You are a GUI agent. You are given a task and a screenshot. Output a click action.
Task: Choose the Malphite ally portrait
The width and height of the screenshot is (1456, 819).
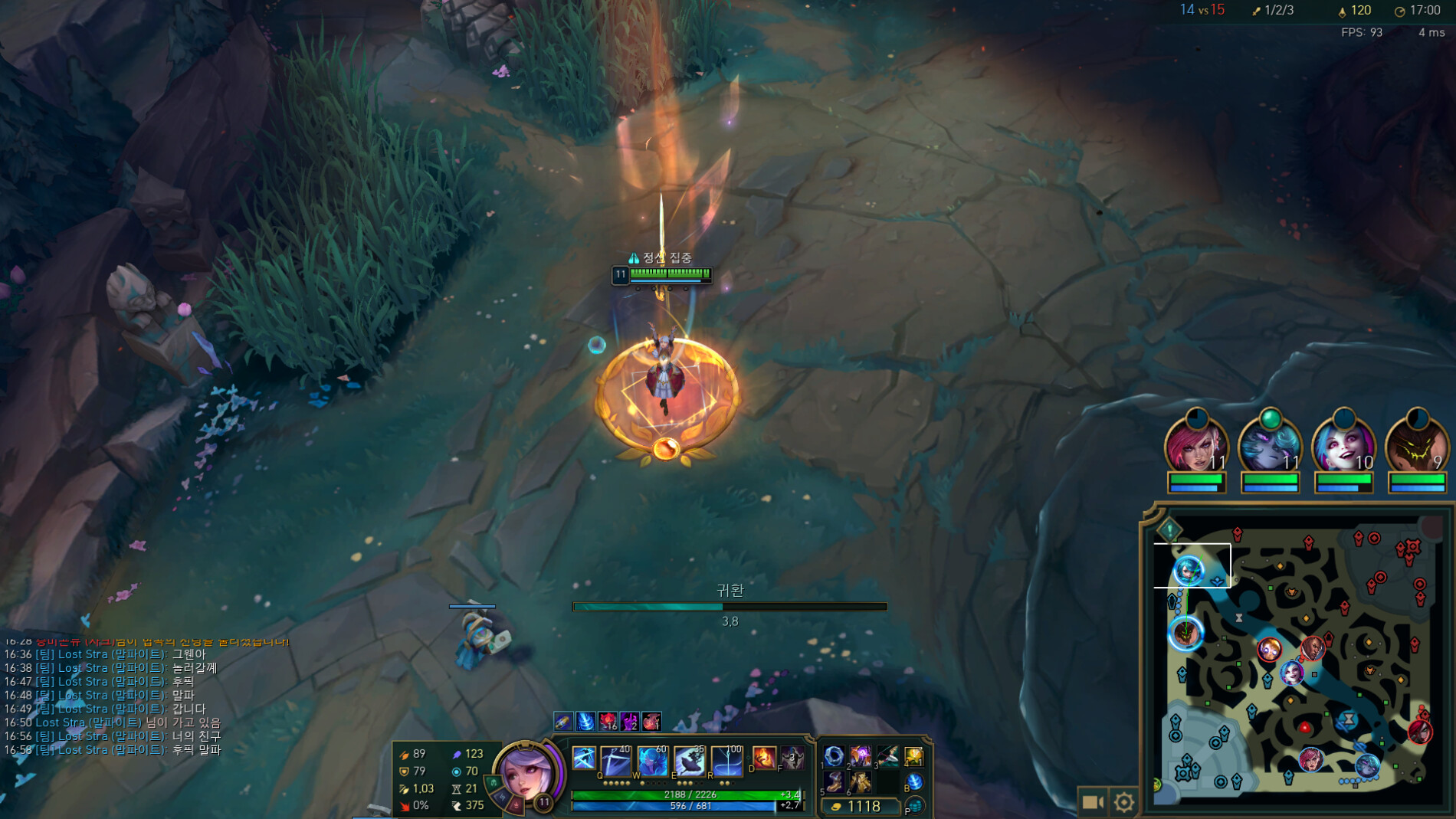(x=1417, y=446)
